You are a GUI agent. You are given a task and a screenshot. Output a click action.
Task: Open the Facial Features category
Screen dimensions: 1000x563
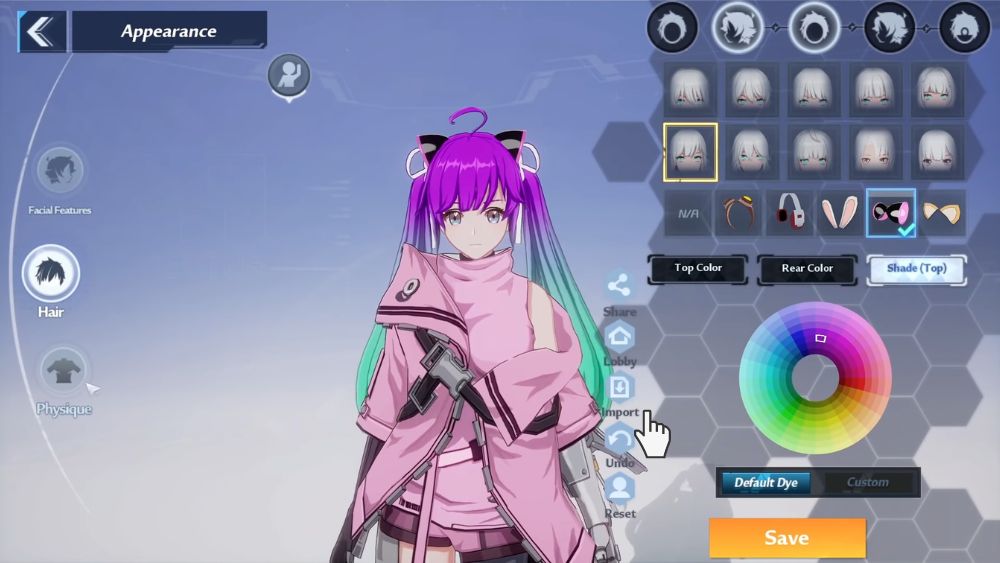click(x=59, y=172)
